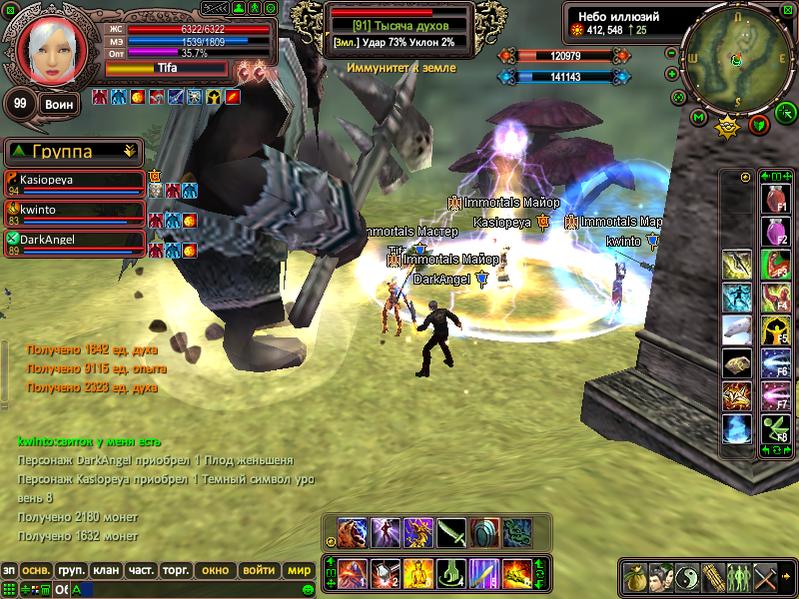This screenshot has height=599, width=799.
Task: Collapse the 'Группа' party panel
Action: pyautogui.click(x=129, y=152)
